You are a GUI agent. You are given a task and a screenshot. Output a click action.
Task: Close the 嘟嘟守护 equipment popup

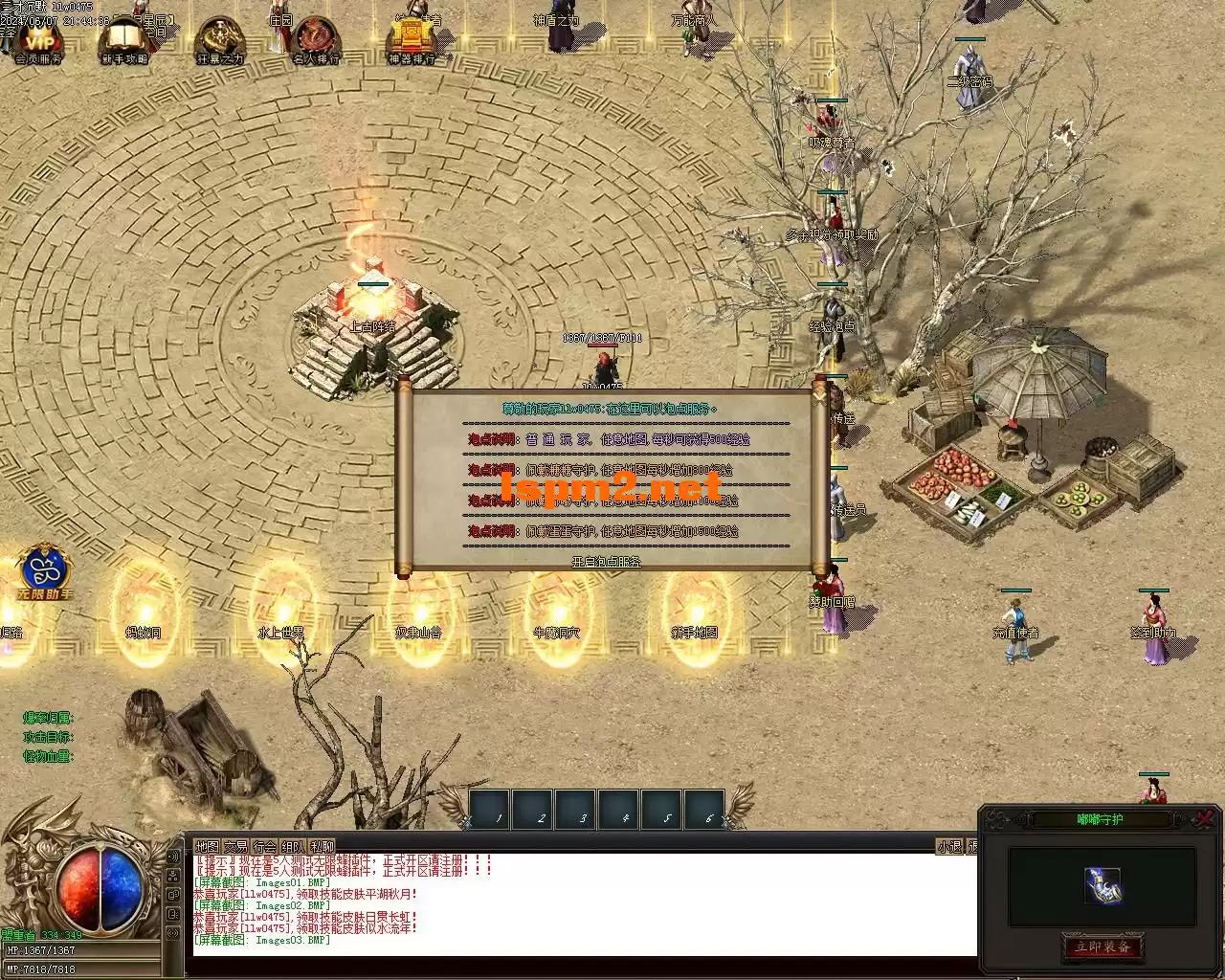(x=1206, y=819)
